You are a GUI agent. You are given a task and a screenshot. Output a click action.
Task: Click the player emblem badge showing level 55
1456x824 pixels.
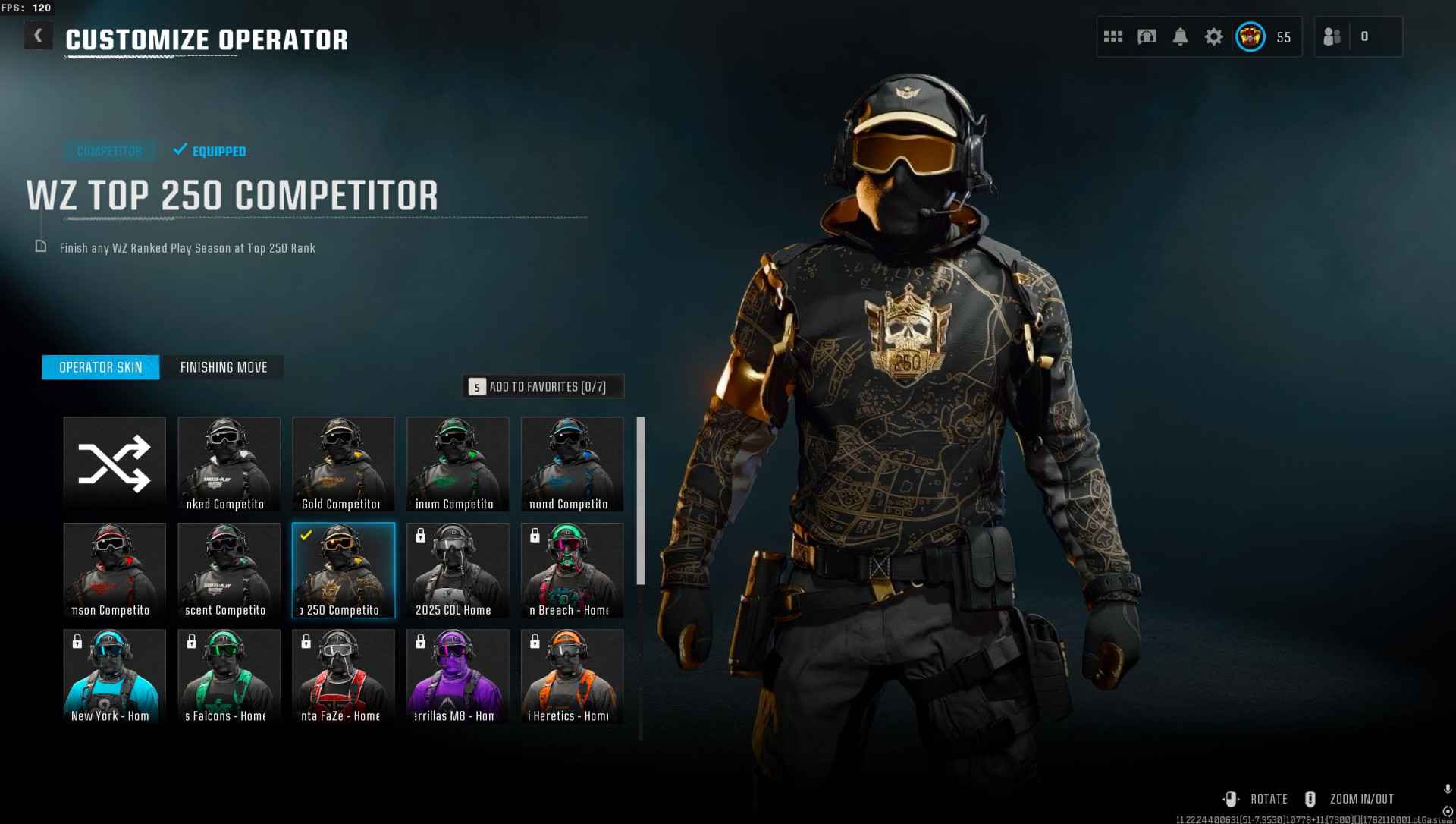point(1250,36)
